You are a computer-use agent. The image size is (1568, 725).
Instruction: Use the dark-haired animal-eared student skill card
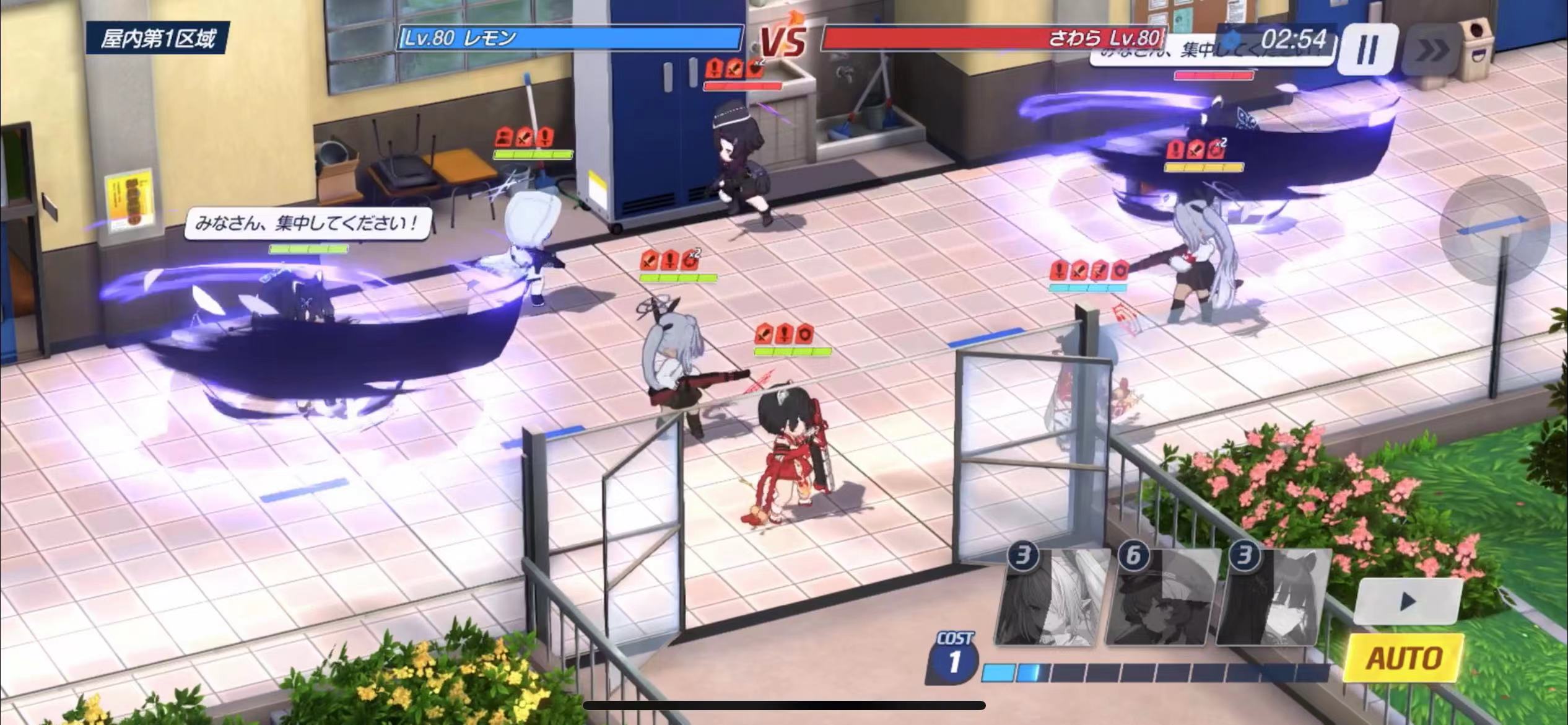[x=1272, y=597]
